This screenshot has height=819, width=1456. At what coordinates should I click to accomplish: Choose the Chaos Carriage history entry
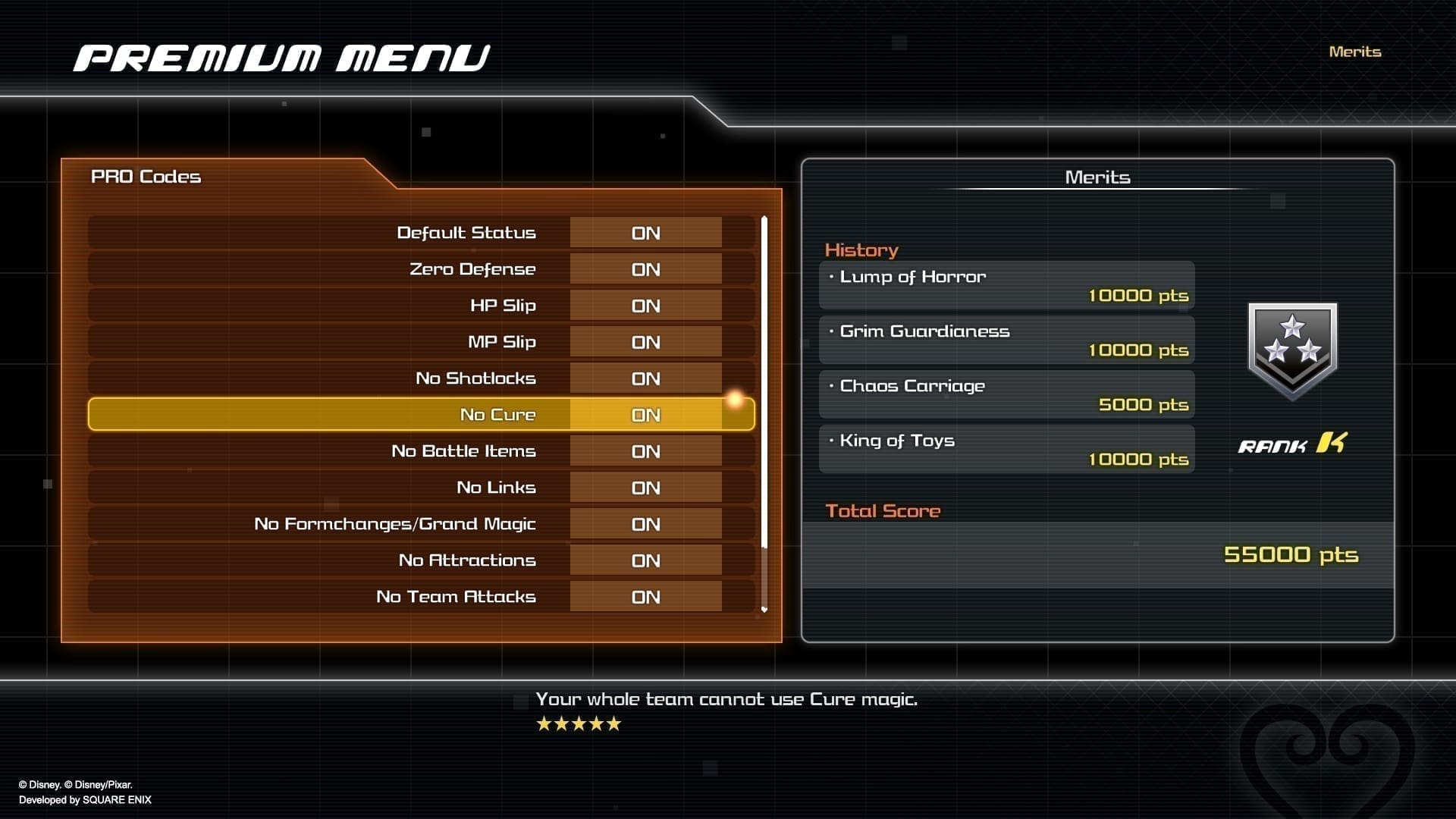point(1006,394)
